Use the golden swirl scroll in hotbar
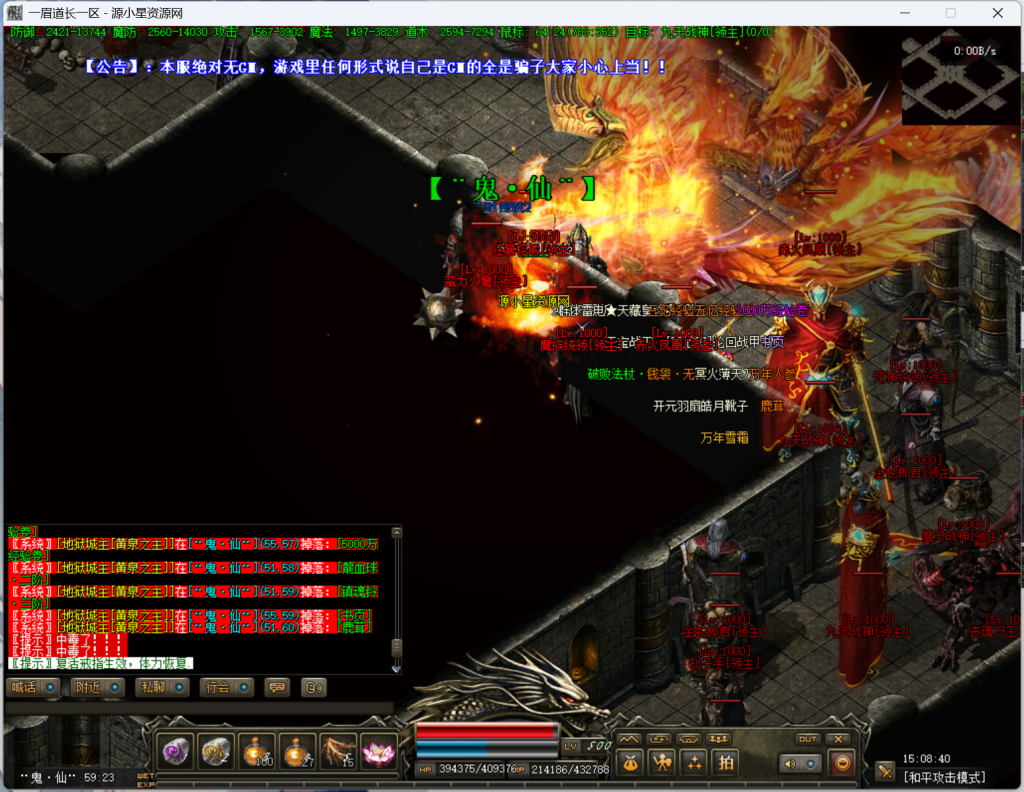1024x792 pixels. point(216,751)
